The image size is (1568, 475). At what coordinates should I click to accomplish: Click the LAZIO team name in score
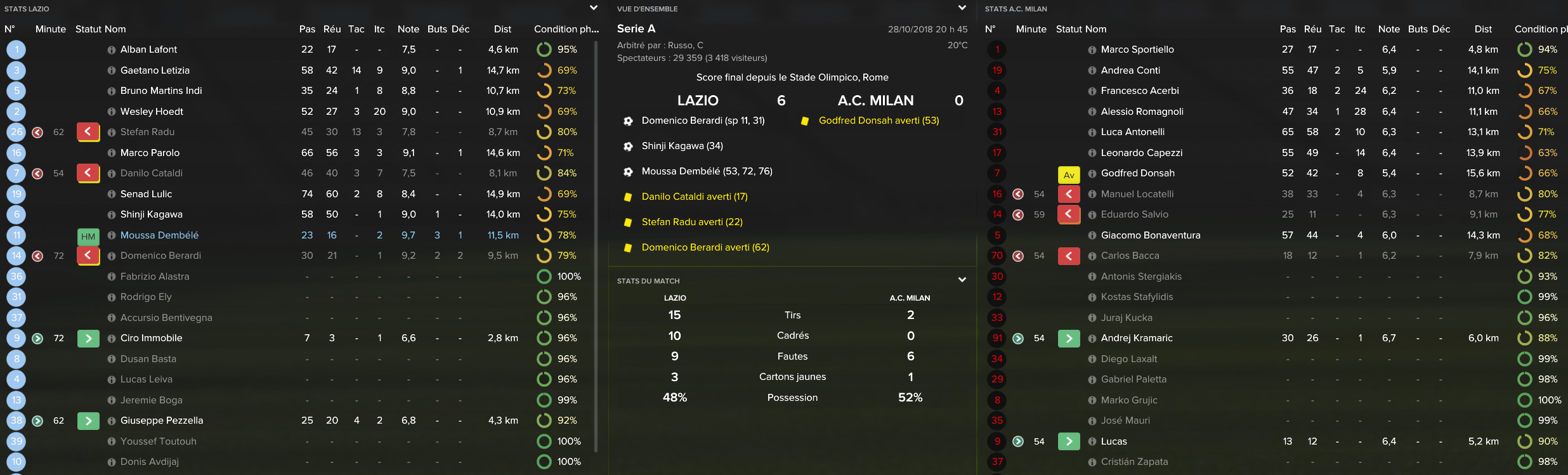(x=698, y=100)
